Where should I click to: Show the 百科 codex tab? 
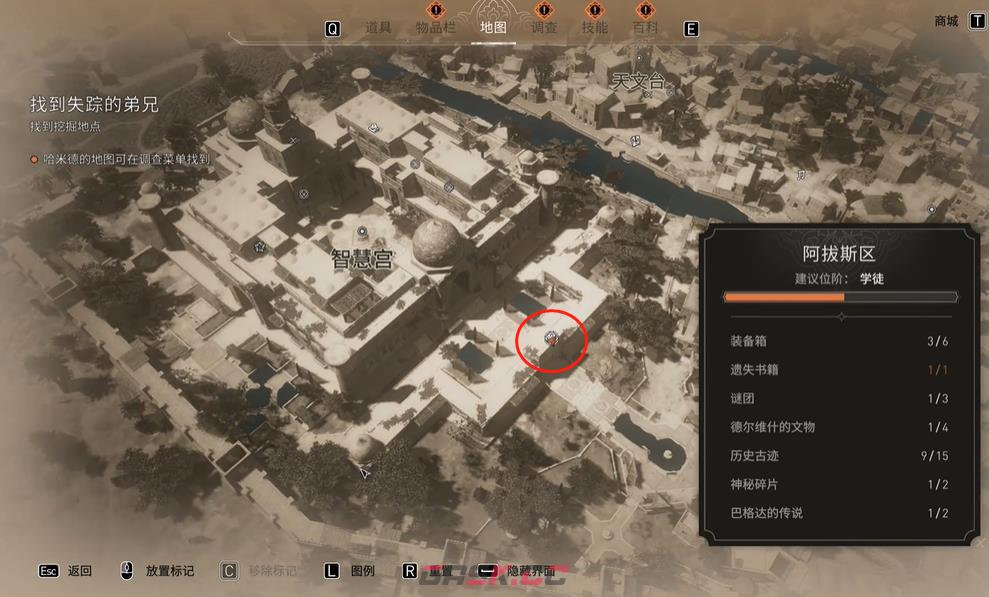tap(645, 28)
